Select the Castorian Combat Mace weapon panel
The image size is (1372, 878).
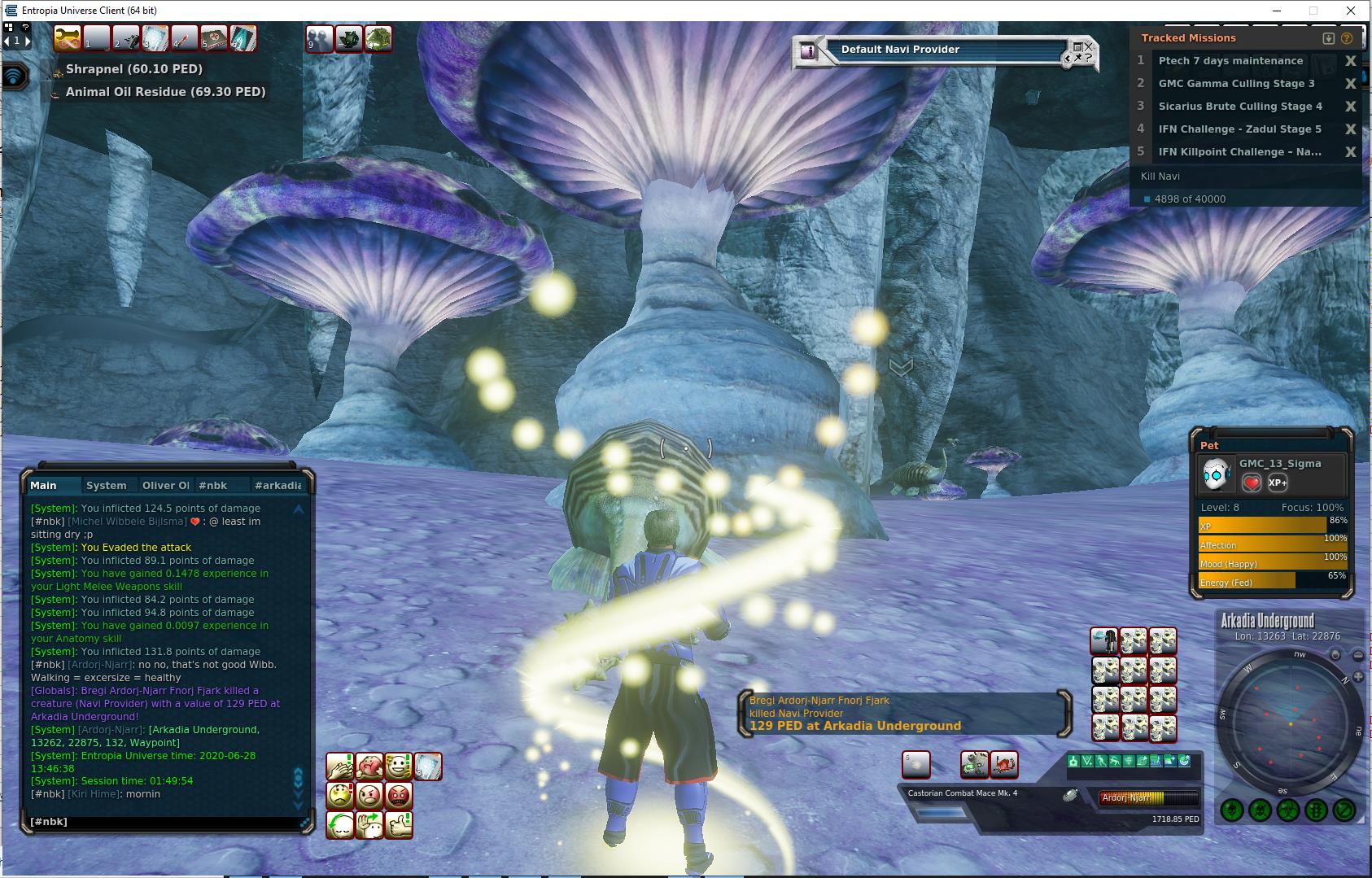(x=963, y=793)
